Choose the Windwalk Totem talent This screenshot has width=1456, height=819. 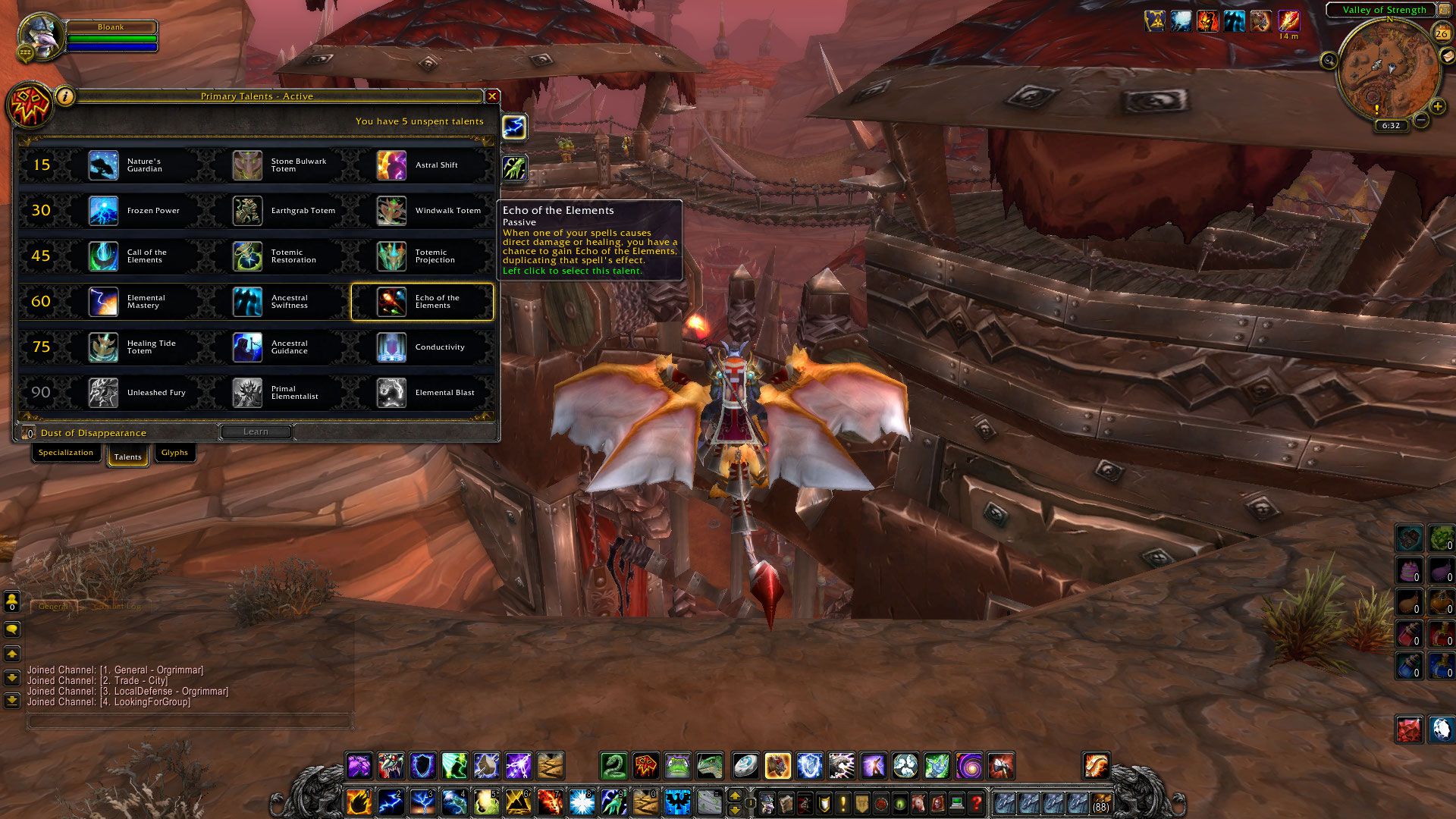point(392,211)
